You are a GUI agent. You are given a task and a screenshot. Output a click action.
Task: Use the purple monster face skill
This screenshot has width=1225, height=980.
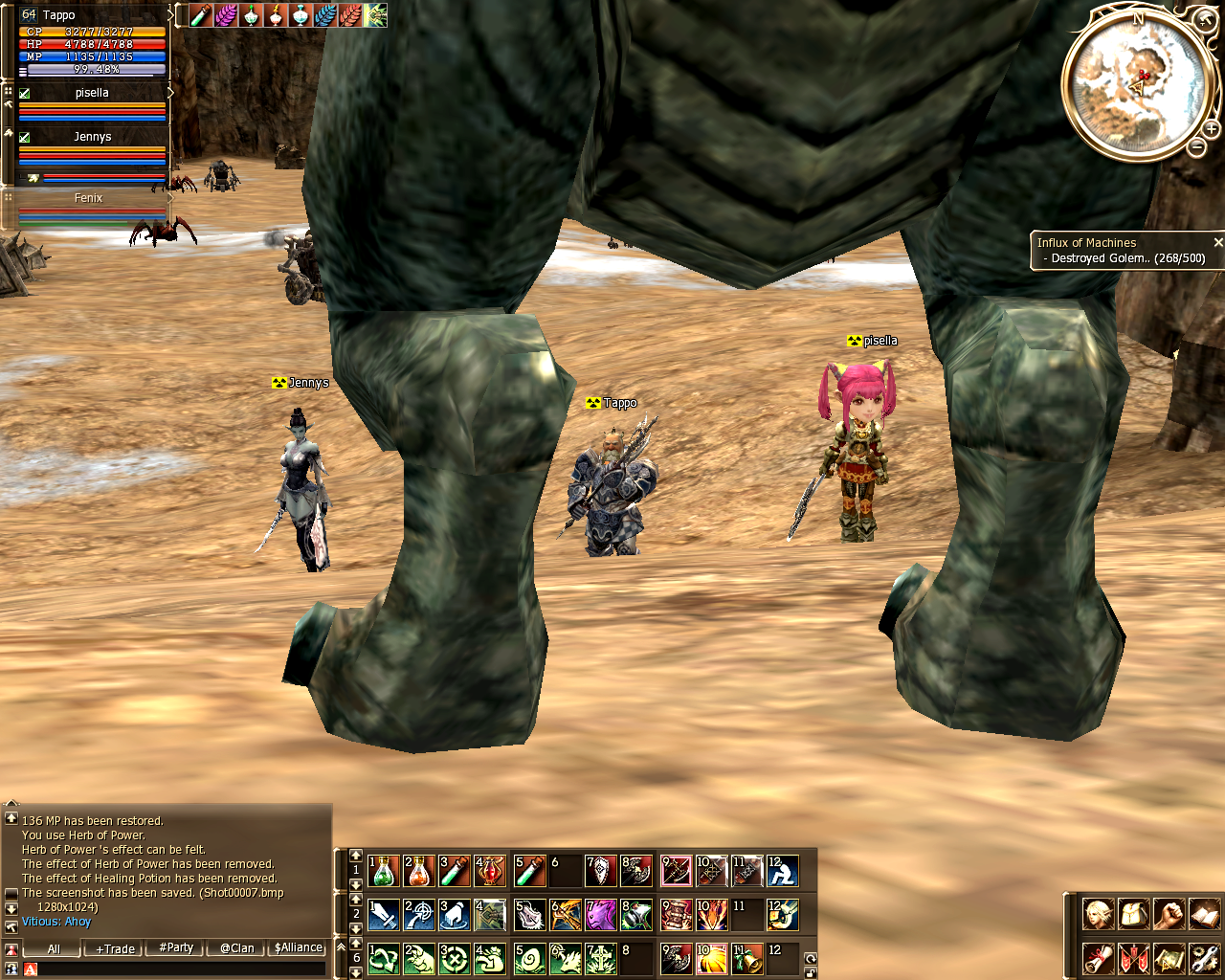[x=601, y=915]
